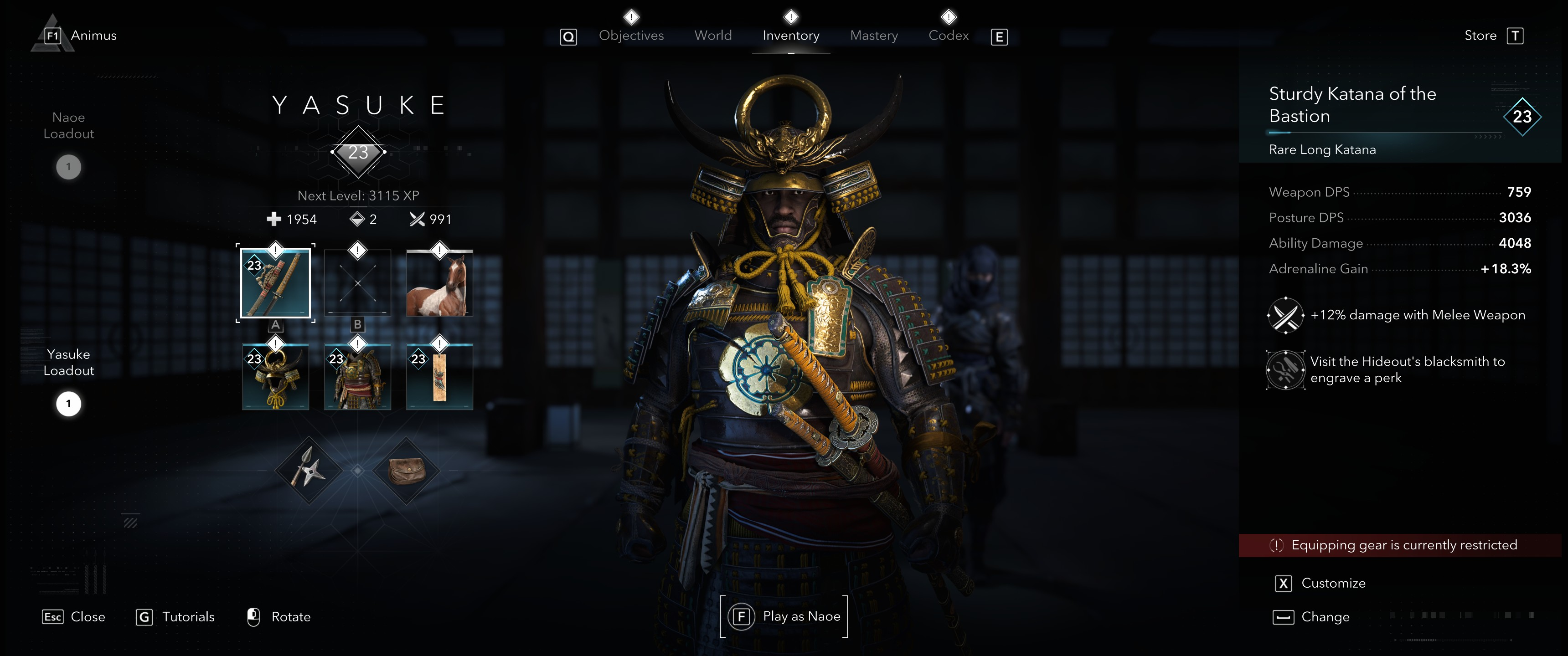Switch to the Mastery tab
The image size is (1568, 656).
point(873,35)
